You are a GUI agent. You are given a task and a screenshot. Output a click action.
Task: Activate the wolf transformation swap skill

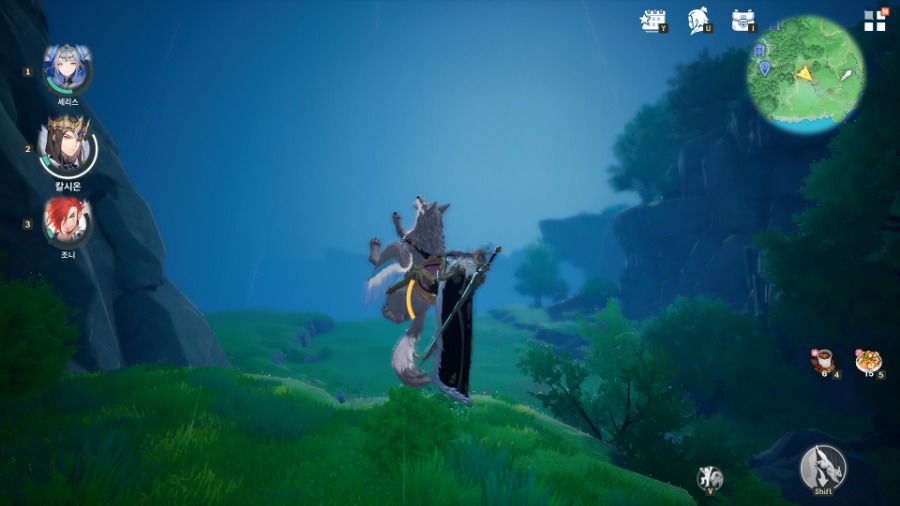coord(709,477)
